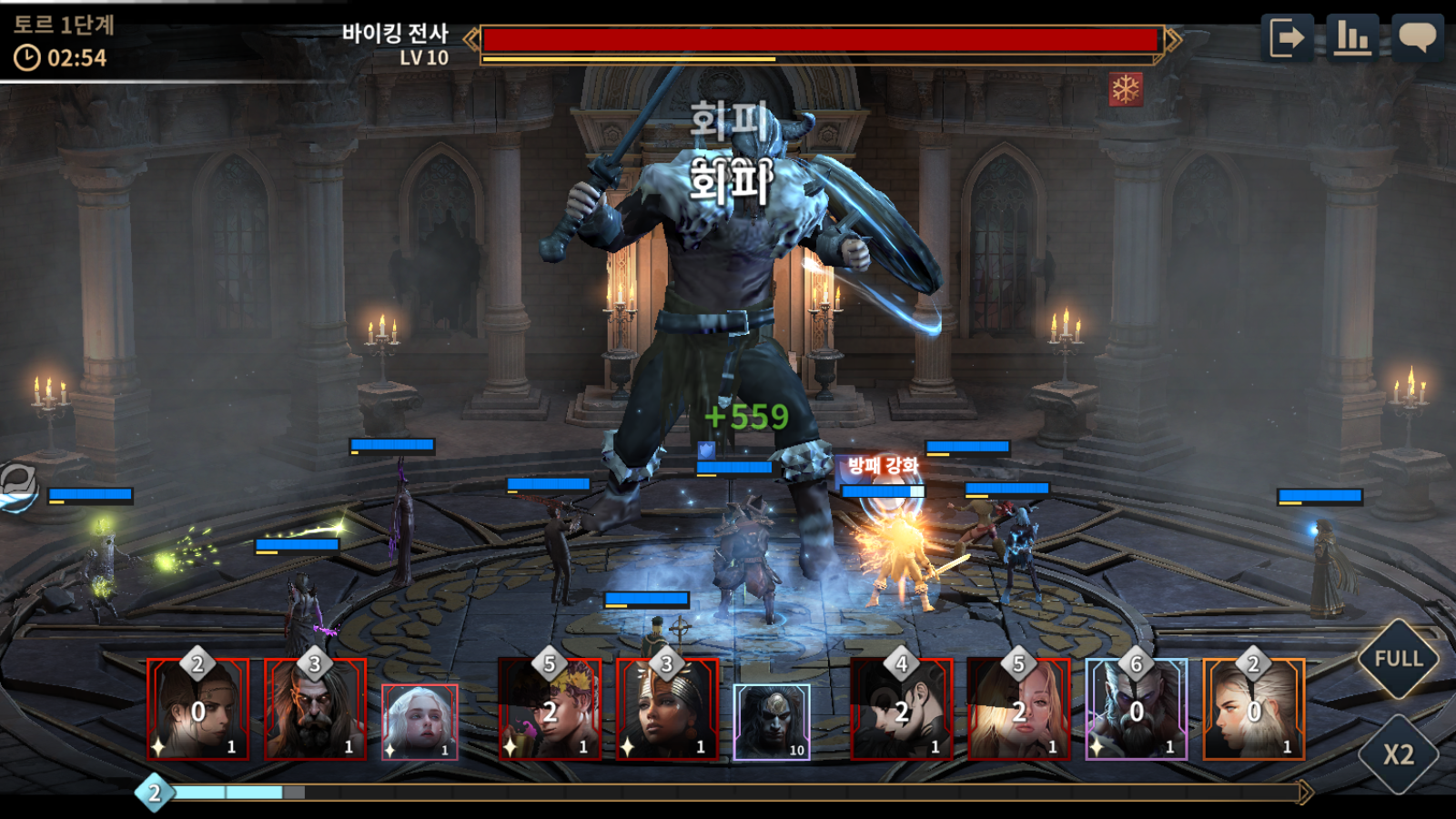
Task: Select the orange-framed blonde woman card
Action: point(1254,710)
